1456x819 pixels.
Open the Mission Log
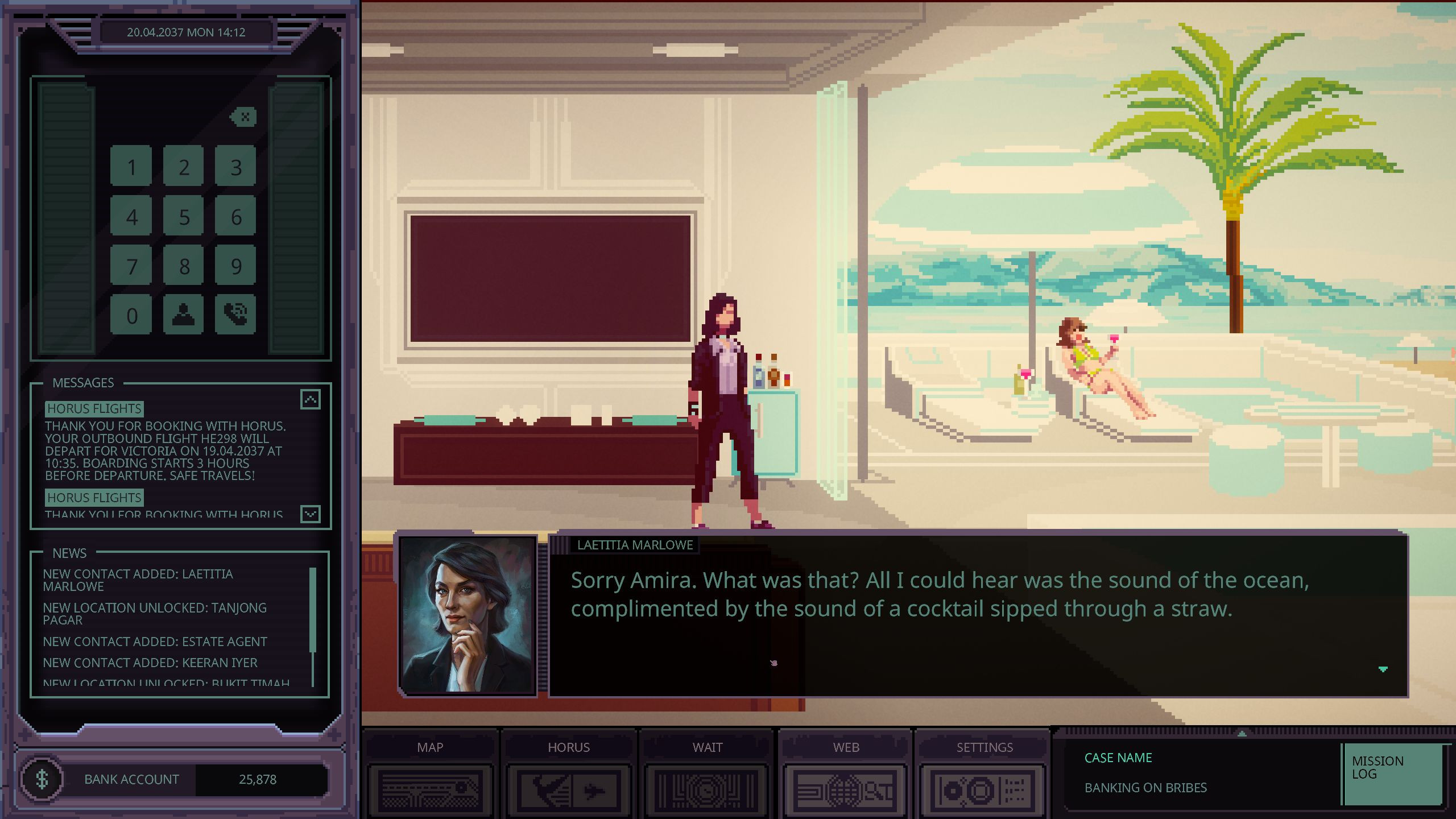pyautogui.click(x=1393, y=773)
